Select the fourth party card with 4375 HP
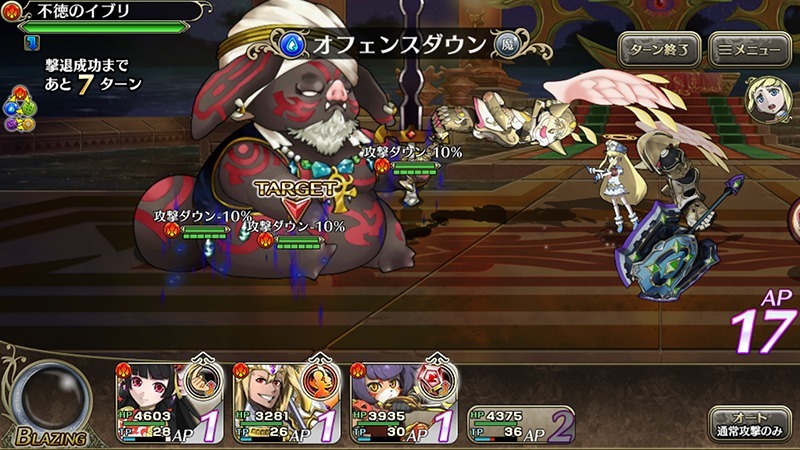Screen dimensions: 800x450 click(x=519, y=423)
